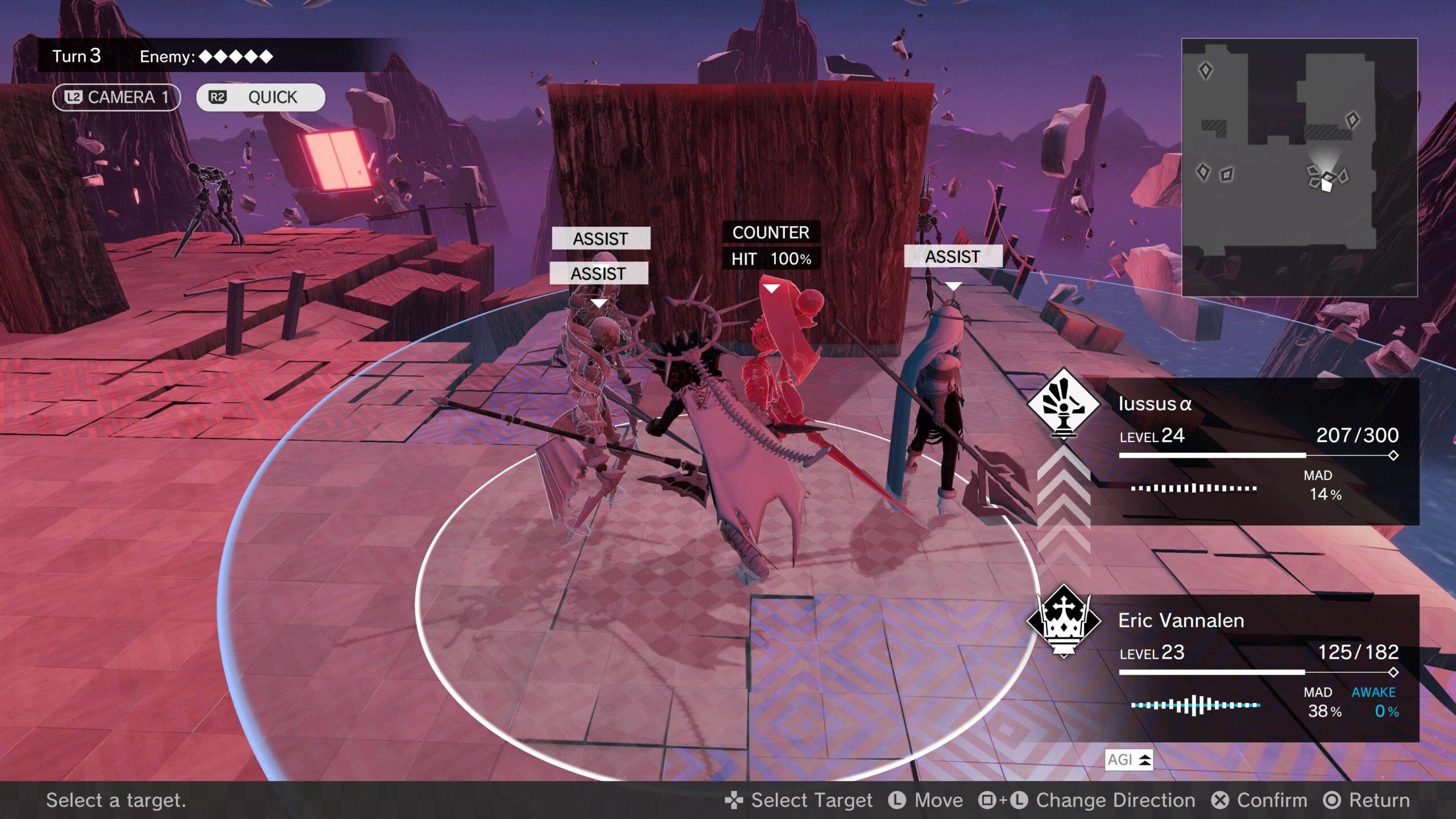This screenshot has width=1456, height=819.
Task: Click the AGI up-arrows stat indicator
Action: click(x=1131, y=760)
